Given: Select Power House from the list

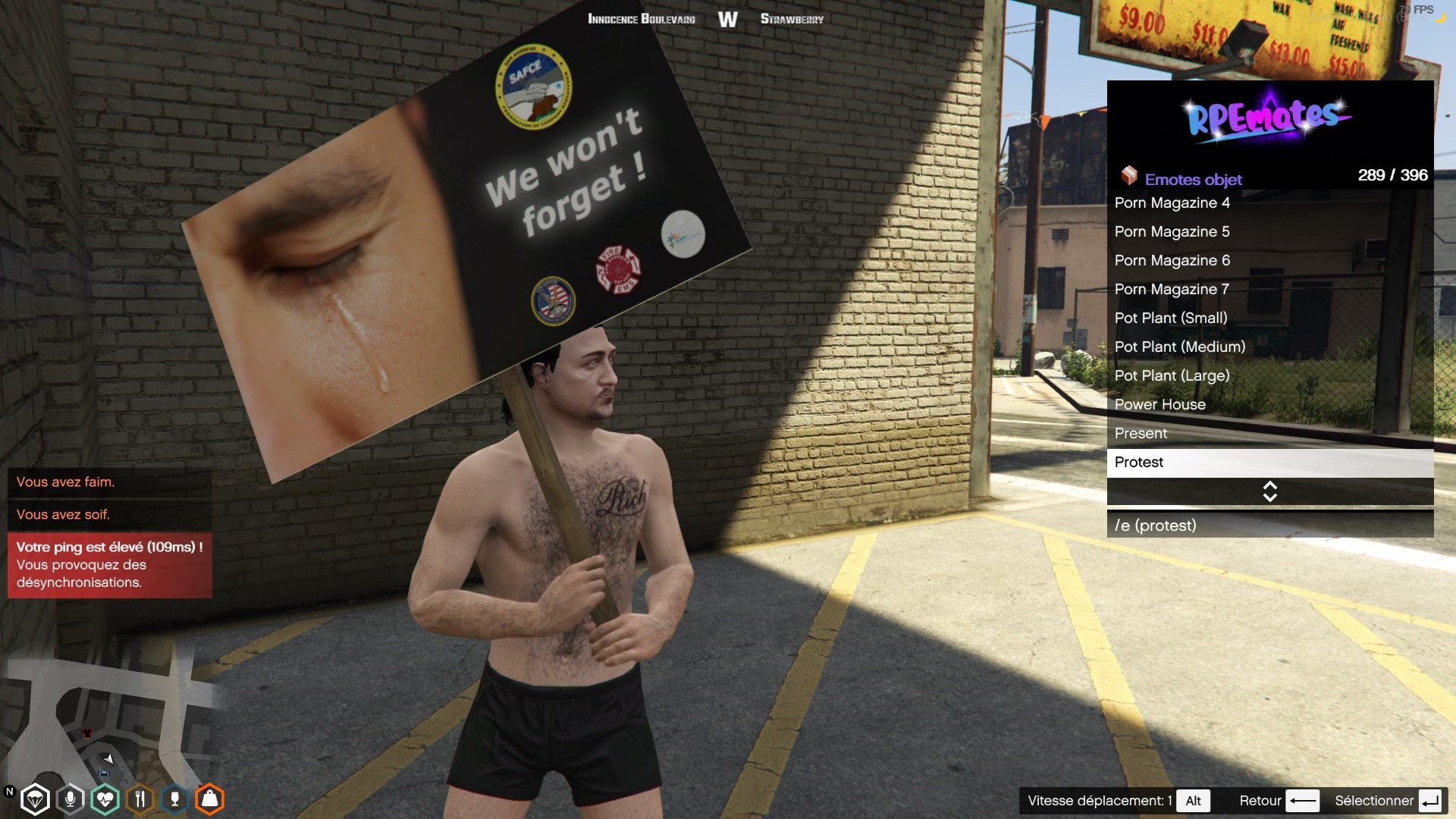Looking at the screenshot, I should (x=1269, y=405).
